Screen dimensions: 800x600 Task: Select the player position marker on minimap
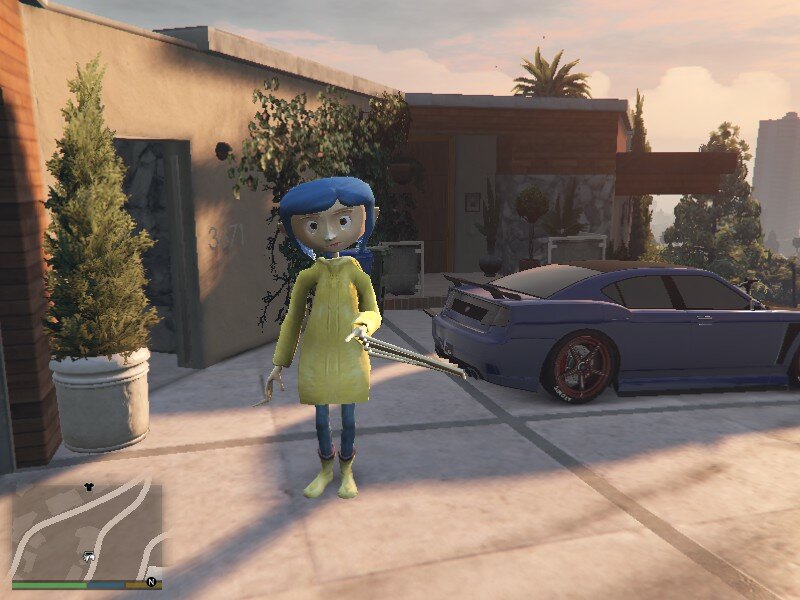point(88,556)
